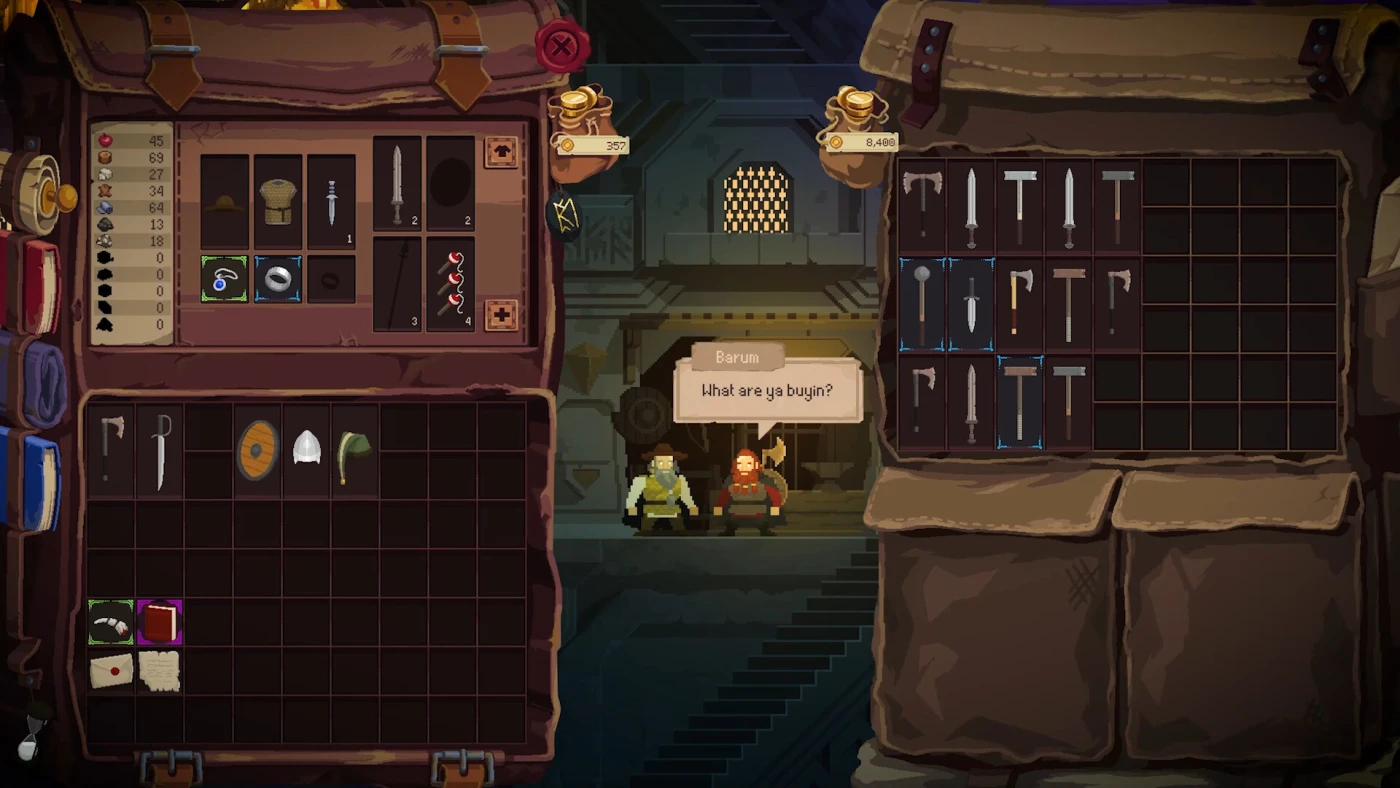Select the equipped silver ring slot
The image size is (1400, 788).
point(277,279)
